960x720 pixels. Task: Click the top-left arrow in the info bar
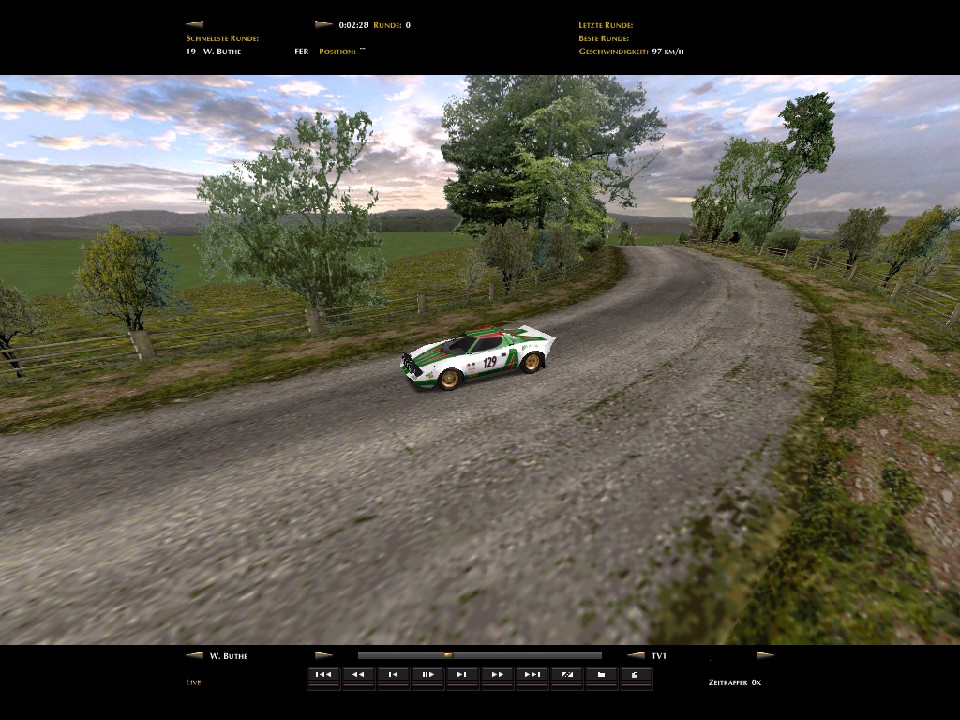pyautogui.click(x=194, y=24)
